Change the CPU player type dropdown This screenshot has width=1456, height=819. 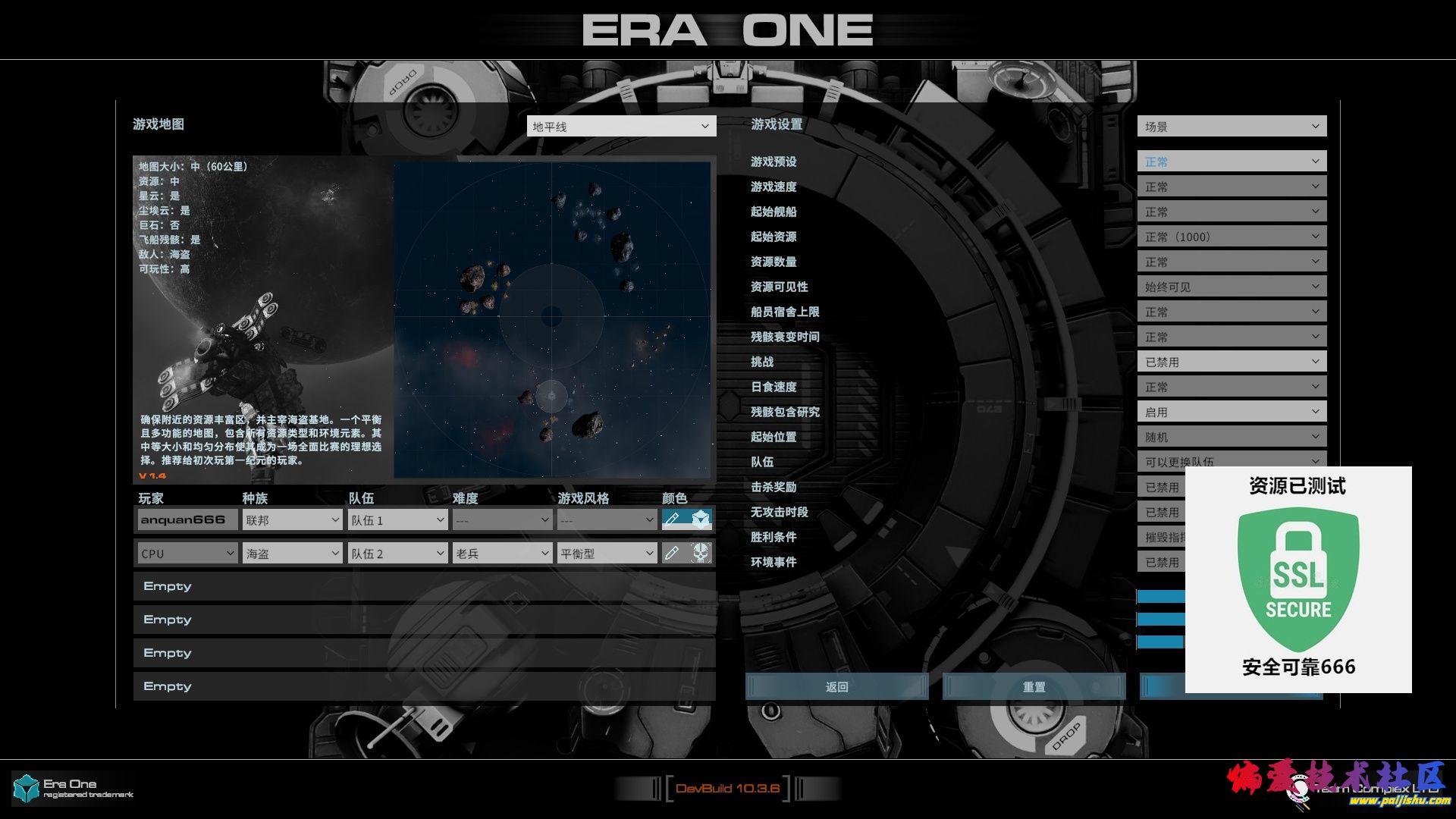pyautogui.click(x=187, y=554)
